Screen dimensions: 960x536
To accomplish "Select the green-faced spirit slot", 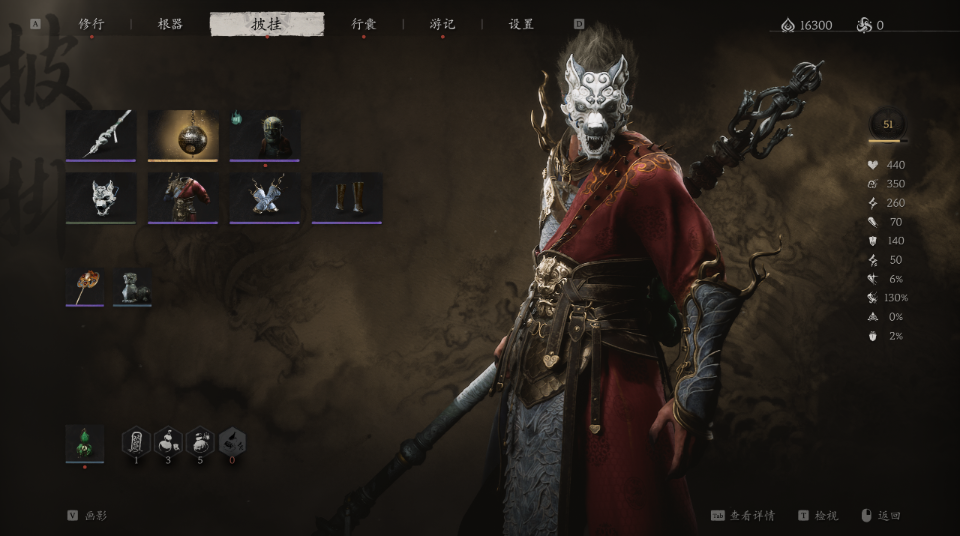I will tap(265, 134).
